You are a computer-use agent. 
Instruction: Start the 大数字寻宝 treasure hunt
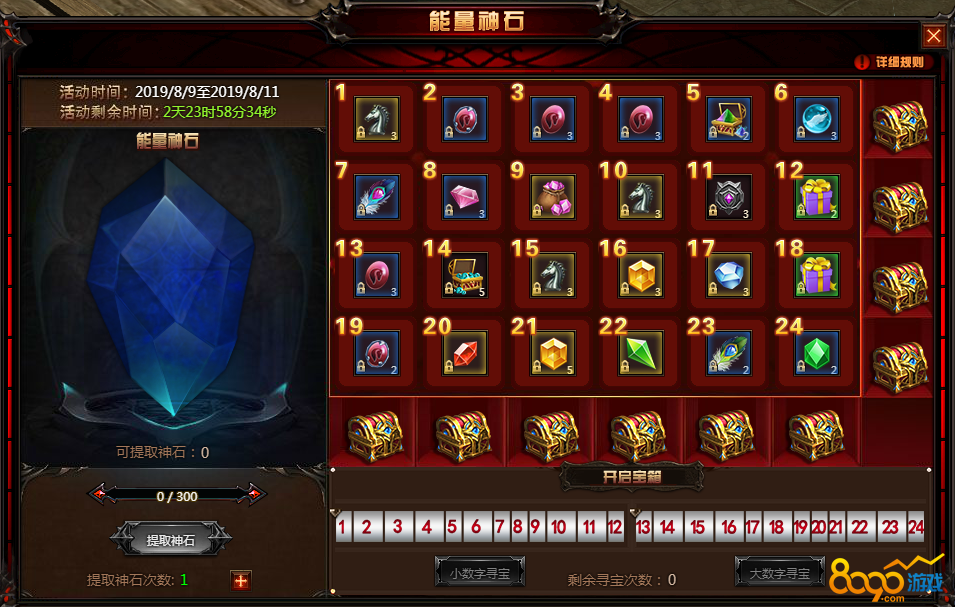coord(780,573)
